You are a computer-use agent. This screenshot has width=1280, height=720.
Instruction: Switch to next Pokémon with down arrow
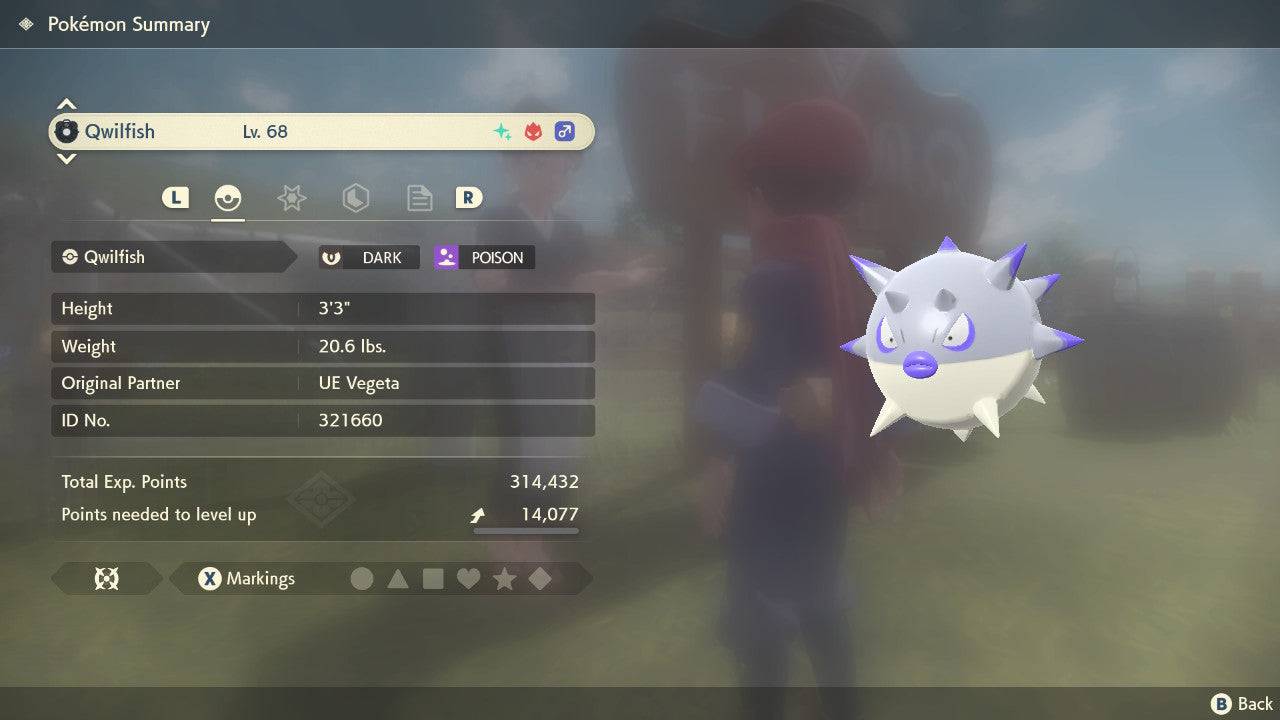(x=66, y=158)
